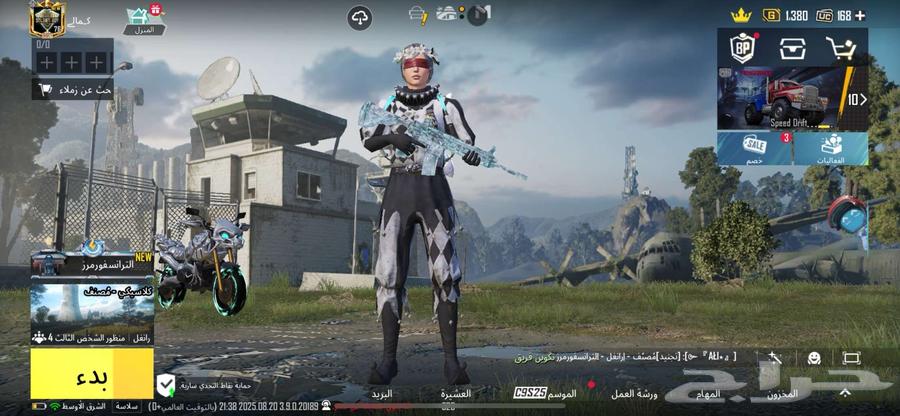Image resolution: width=900 pixels, height=416 pixels.
Task: Select the Transformers event banner
Action: click(x=92, y=263)
